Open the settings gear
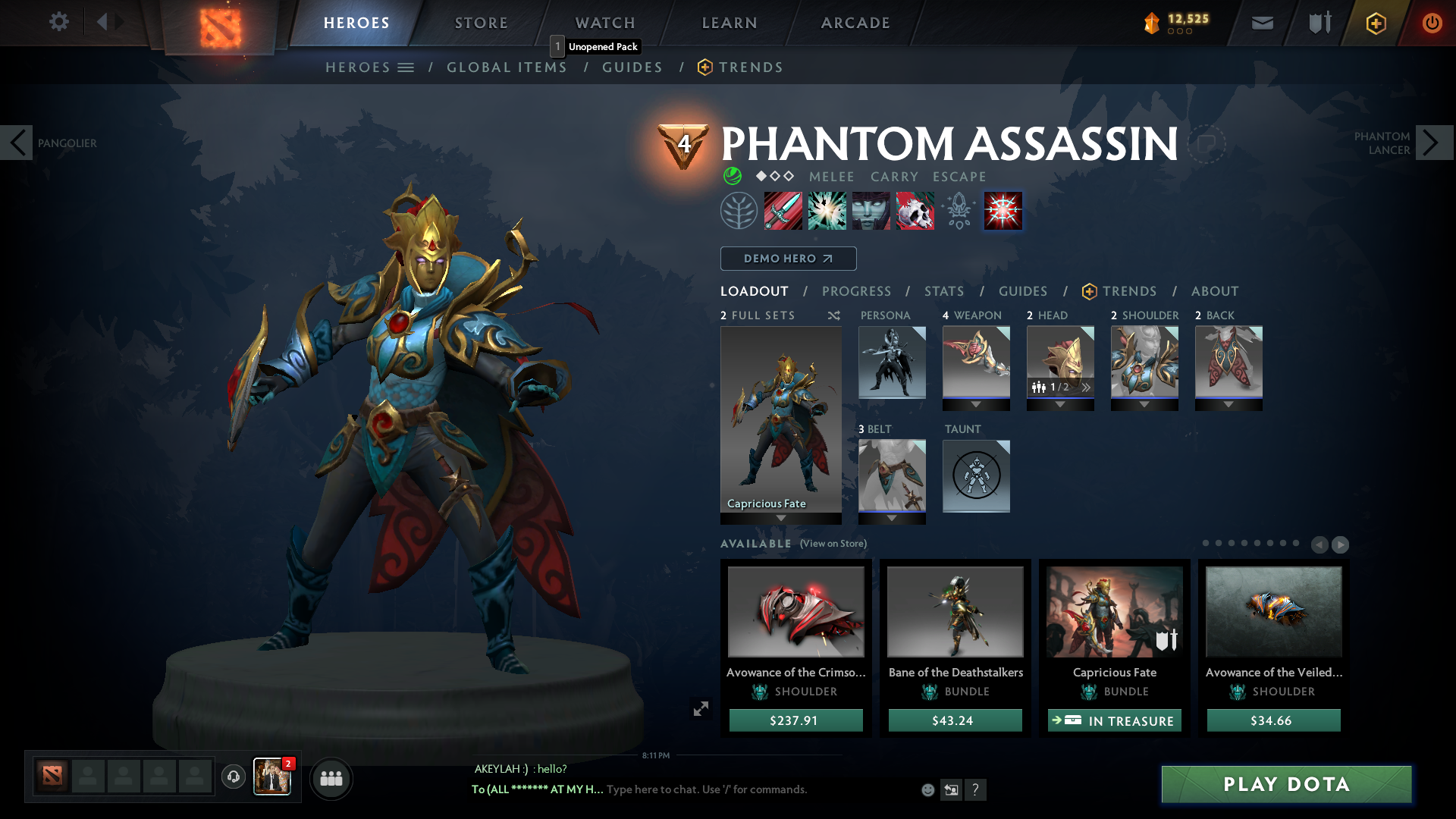The height and width of the screenshot is (819, 1456). [59, 22]
